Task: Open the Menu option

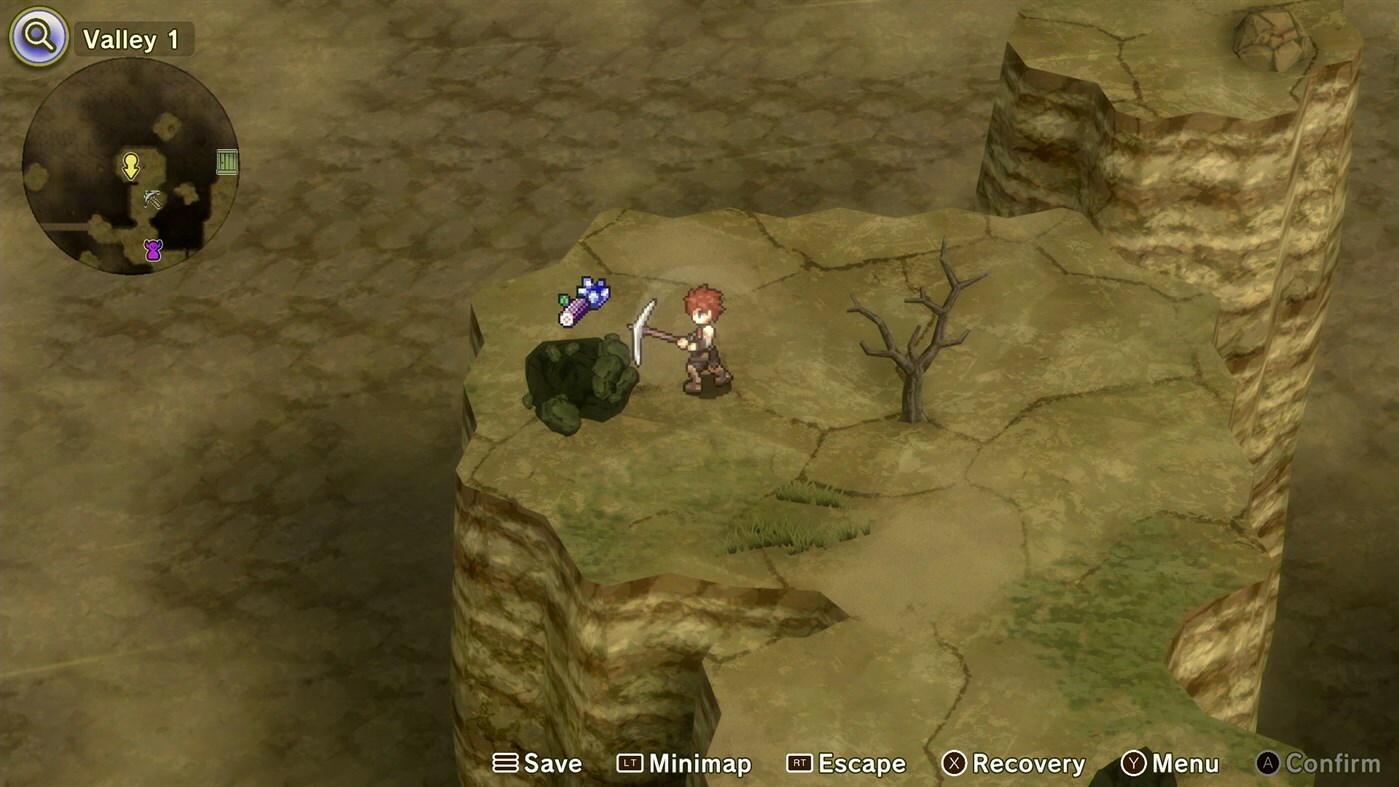Action: 1185,762
